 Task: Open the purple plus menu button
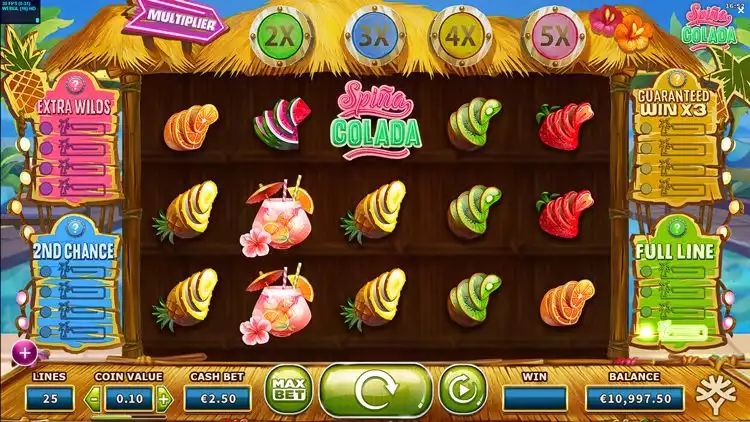[x=24, y=351]
